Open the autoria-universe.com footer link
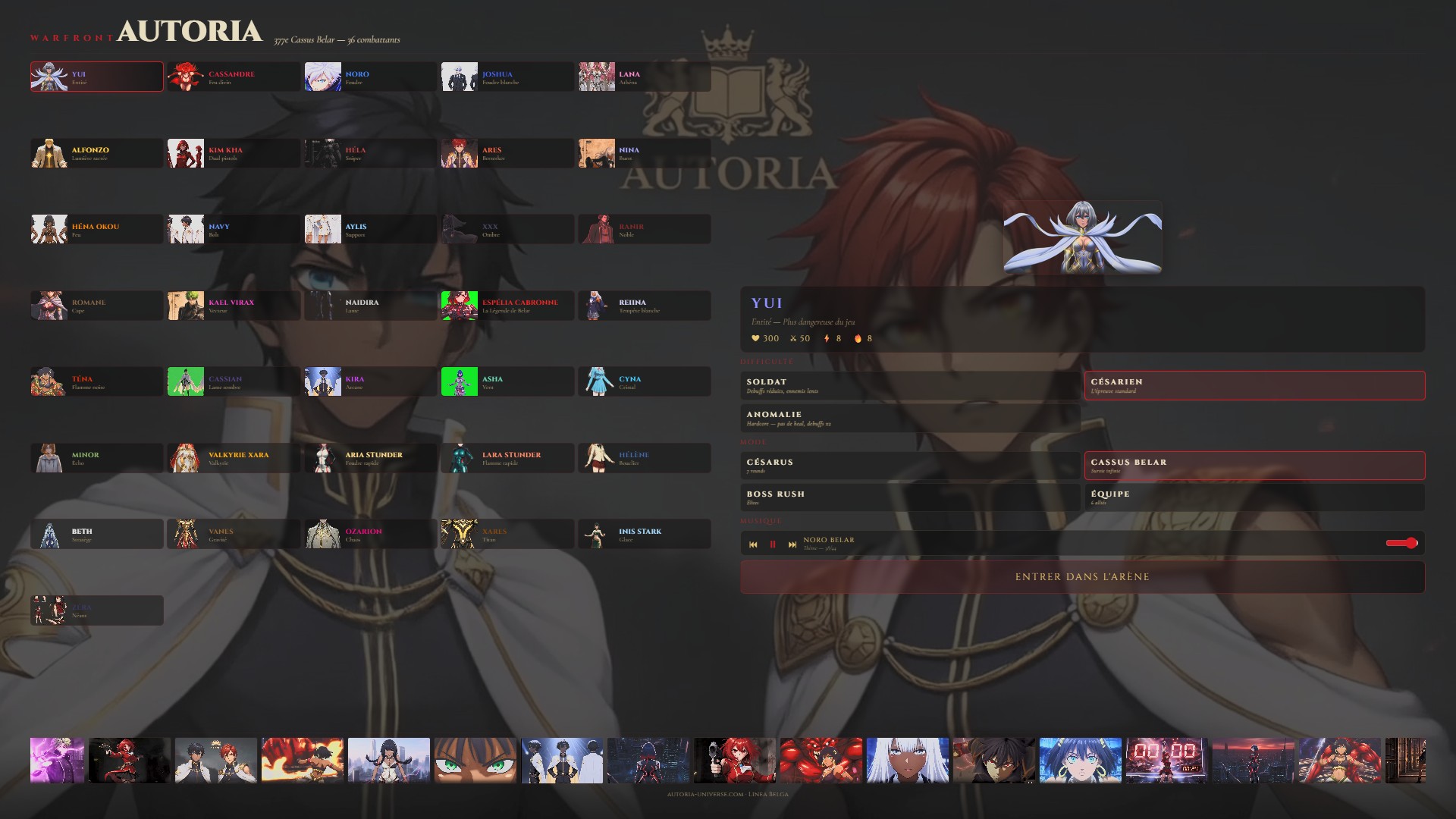Image resolution: width=1456 pixels, height=819 pixels. tap(704, 794)
